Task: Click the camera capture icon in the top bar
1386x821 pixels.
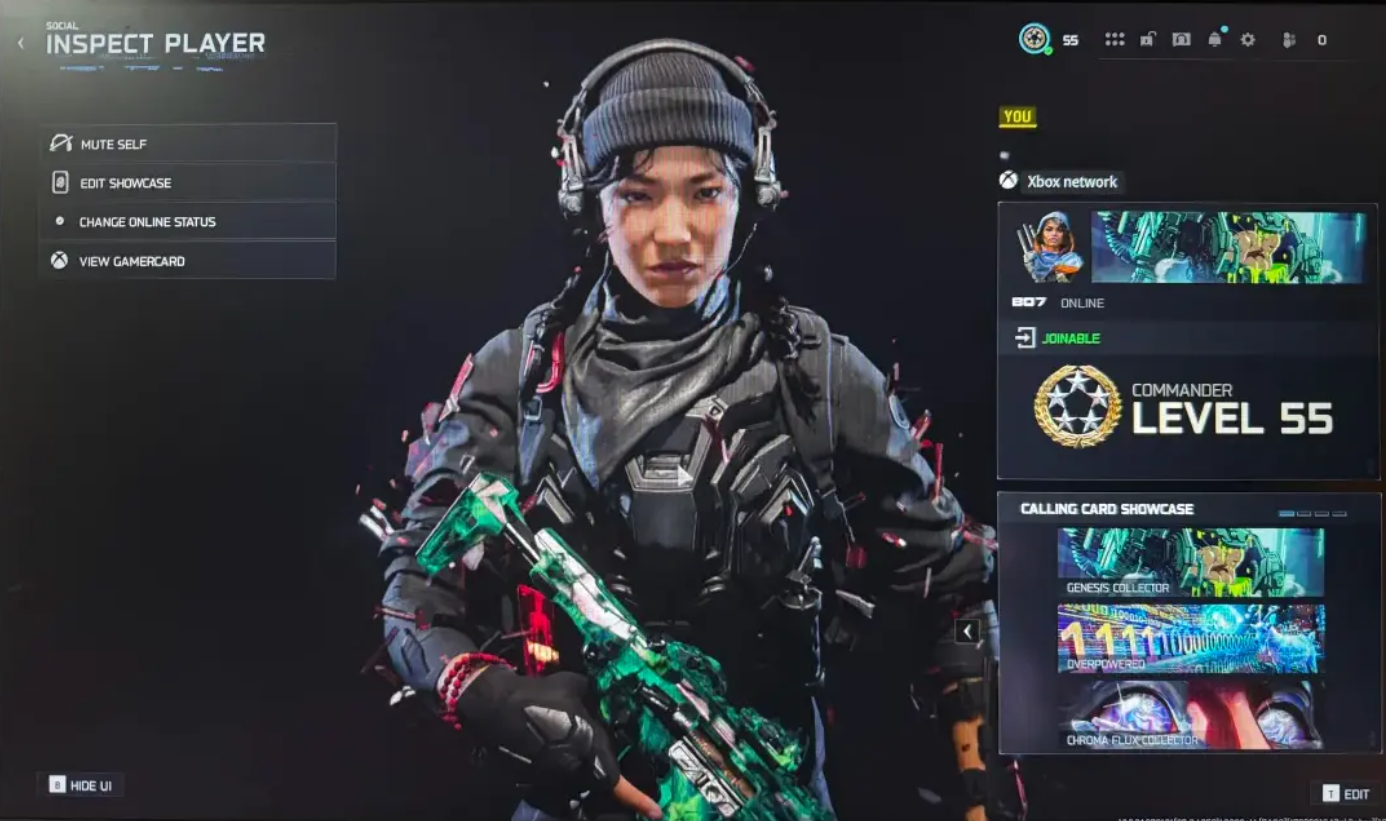Action: tap(1182, 40)
